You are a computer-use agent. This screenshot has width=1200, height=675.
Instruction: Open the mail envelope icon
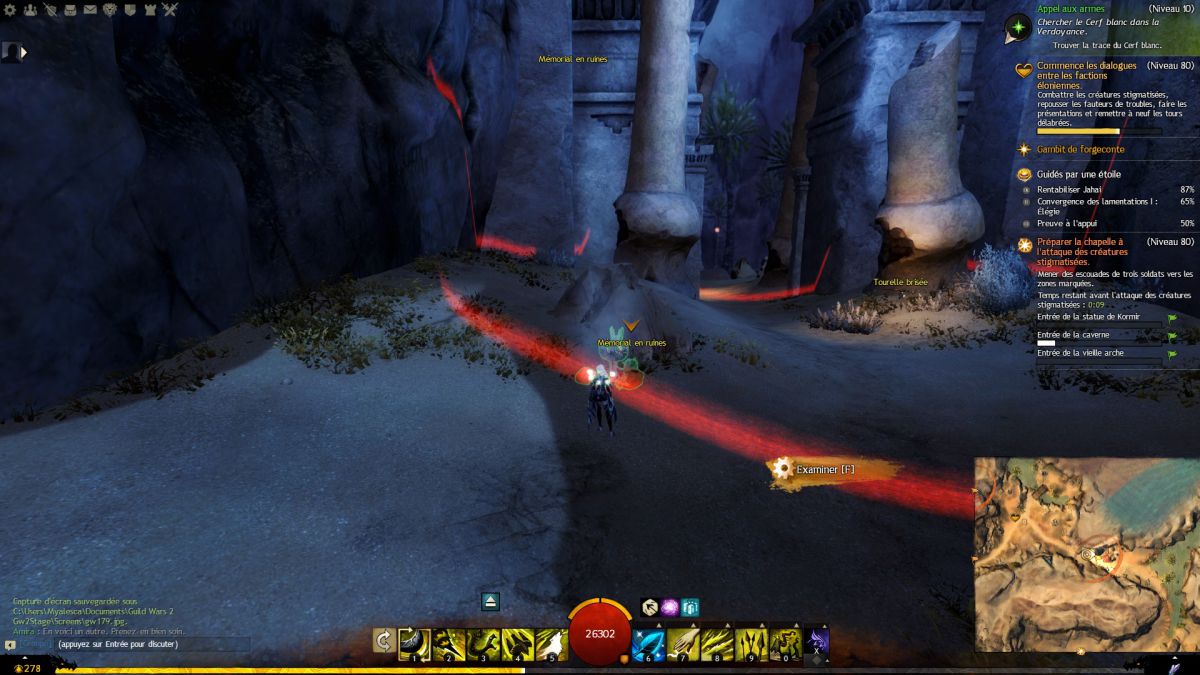click(90, 10)
